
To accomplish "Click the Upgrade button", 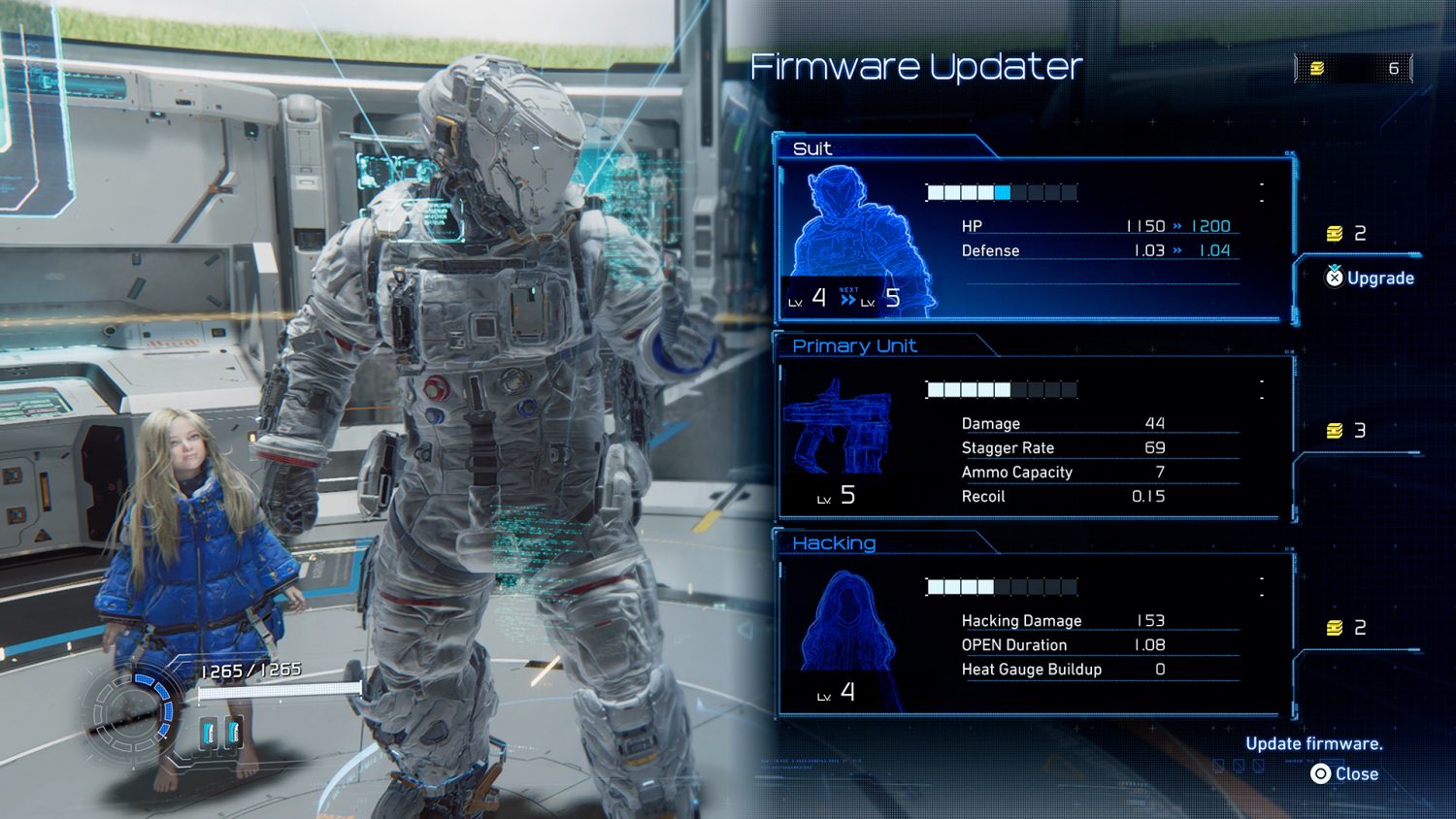I will 1370,278.
